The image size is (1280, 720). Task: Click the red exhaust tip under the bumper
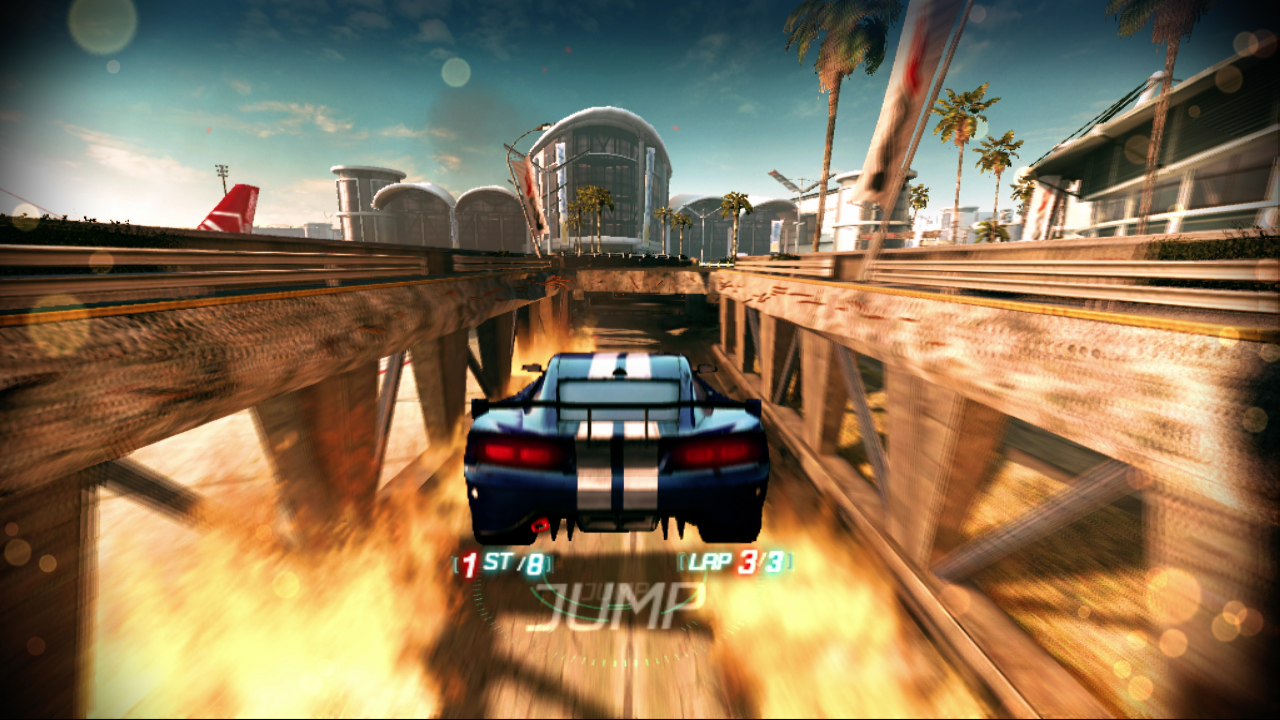pyautogui.click(x=538, y=524)
